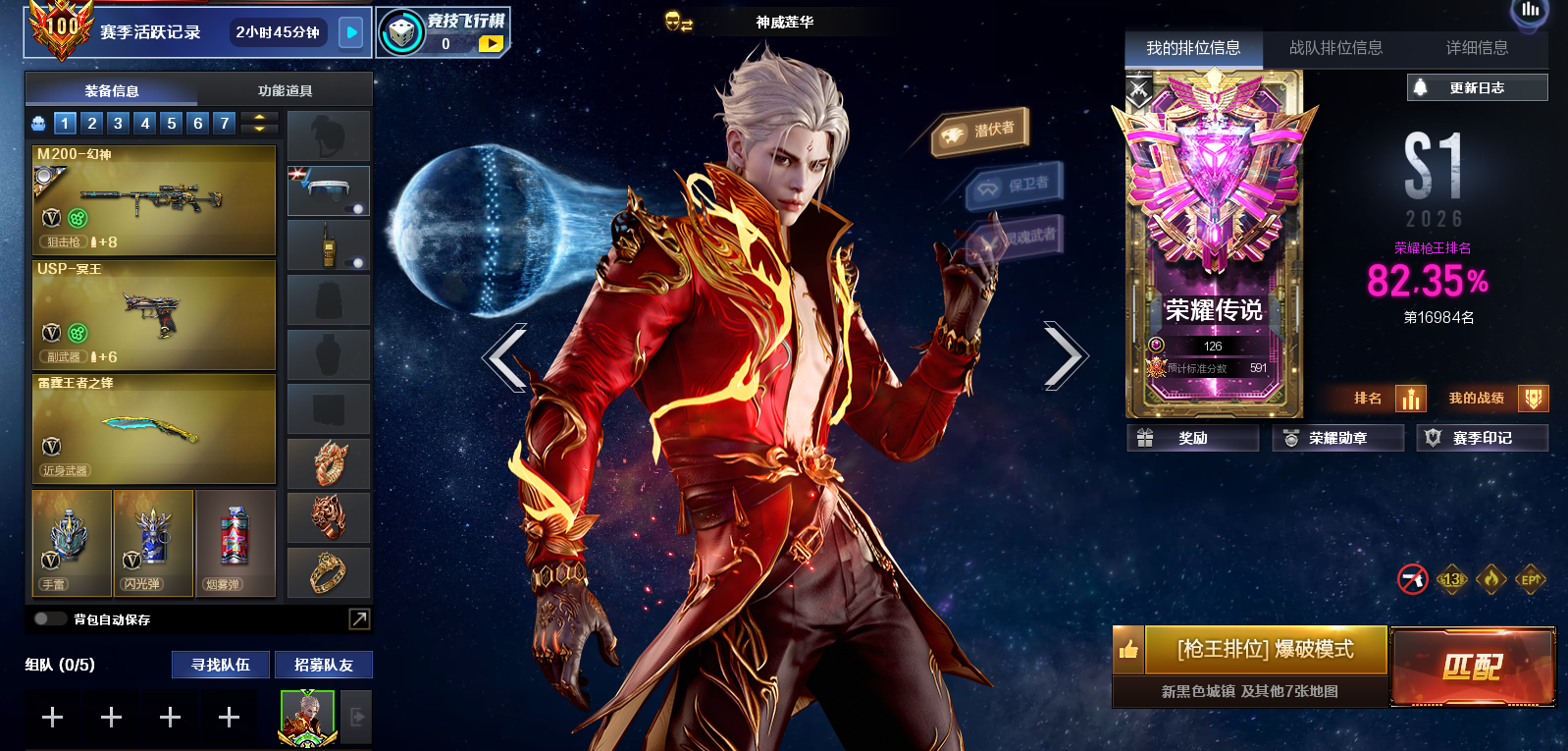The width and height of the screenshot is (1568, 751).
Task: Switch to the 战队排位信息 tab
Action: [x=1335, y=48]
